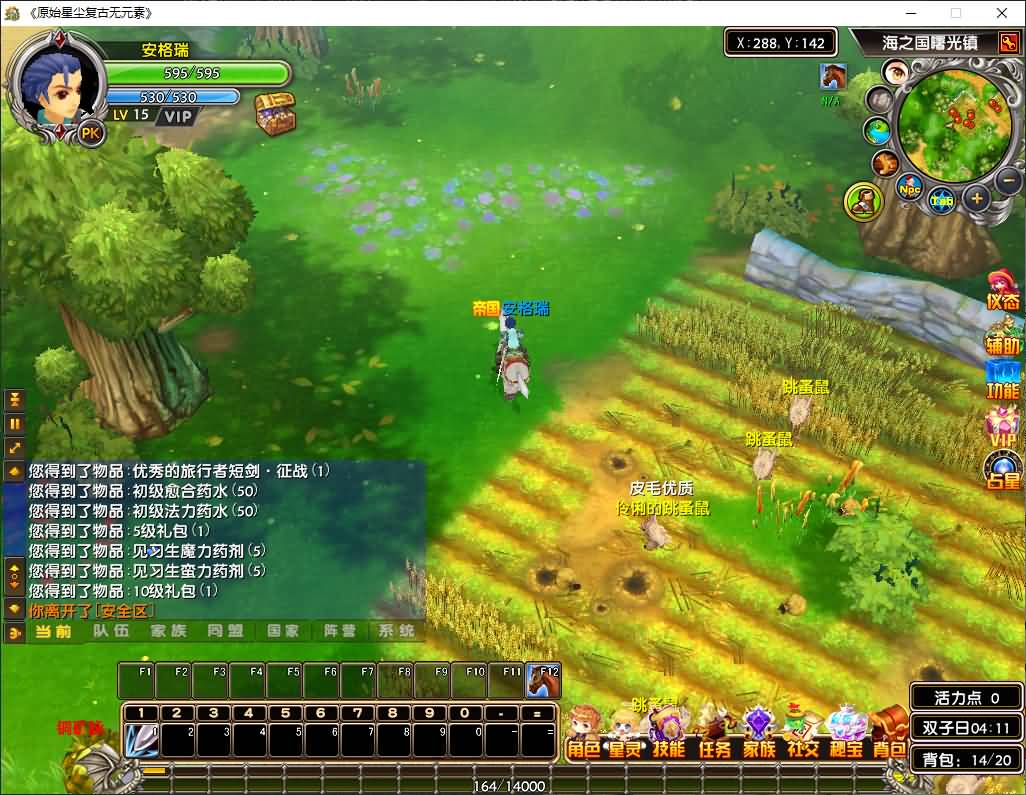
Task: Zoom in the minimap with the plus button
Action: pos(977,197)
